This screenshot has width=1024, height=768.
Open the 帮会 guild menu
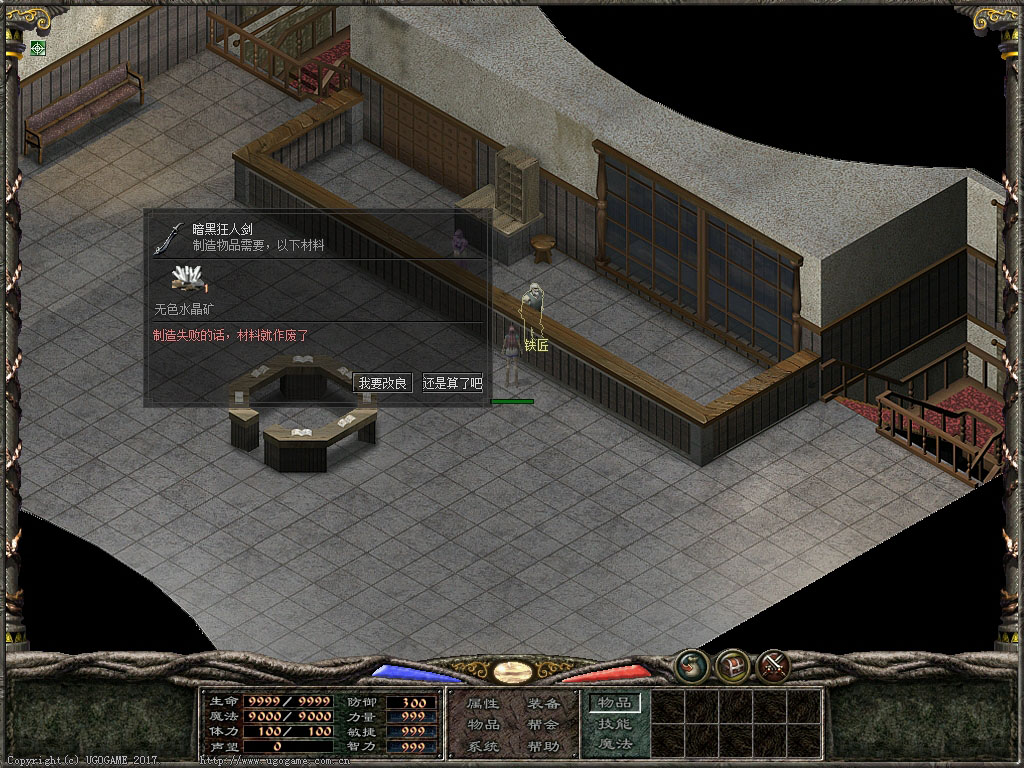click(x=543, y=725)
